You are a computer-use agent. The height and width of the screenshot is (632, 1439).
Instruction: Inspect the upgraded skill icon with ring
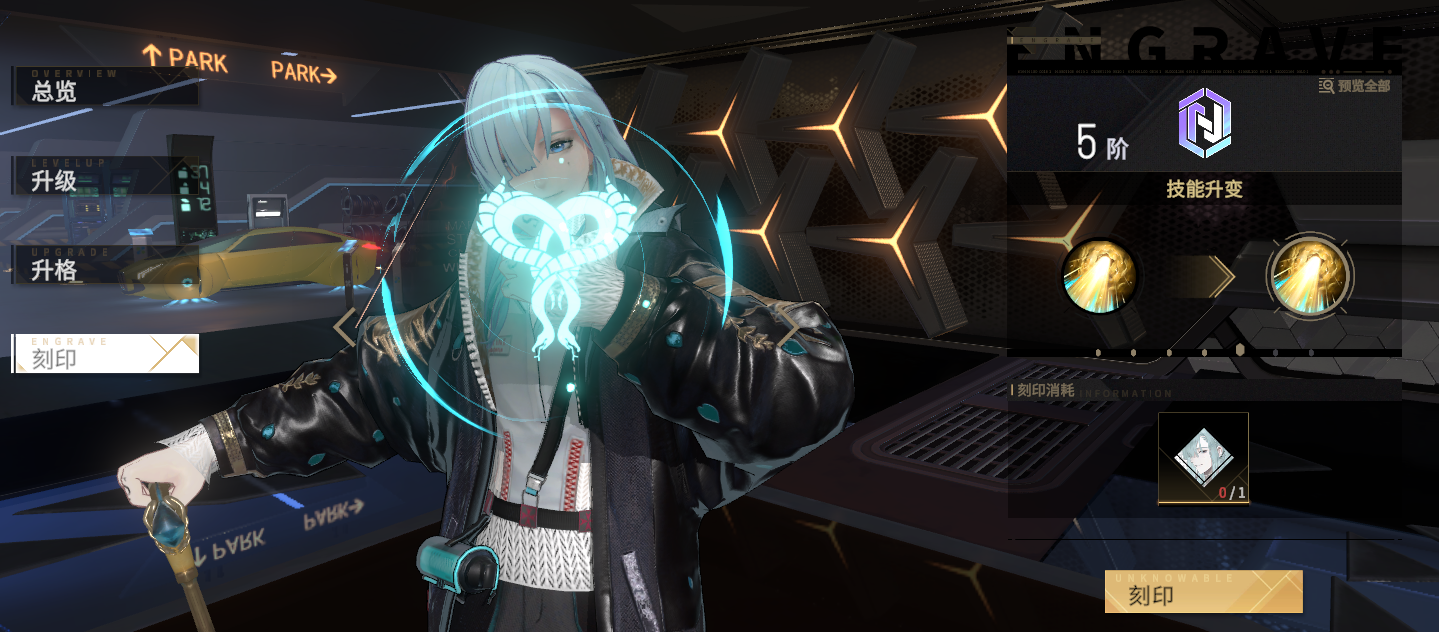[x=1309, y=275]
